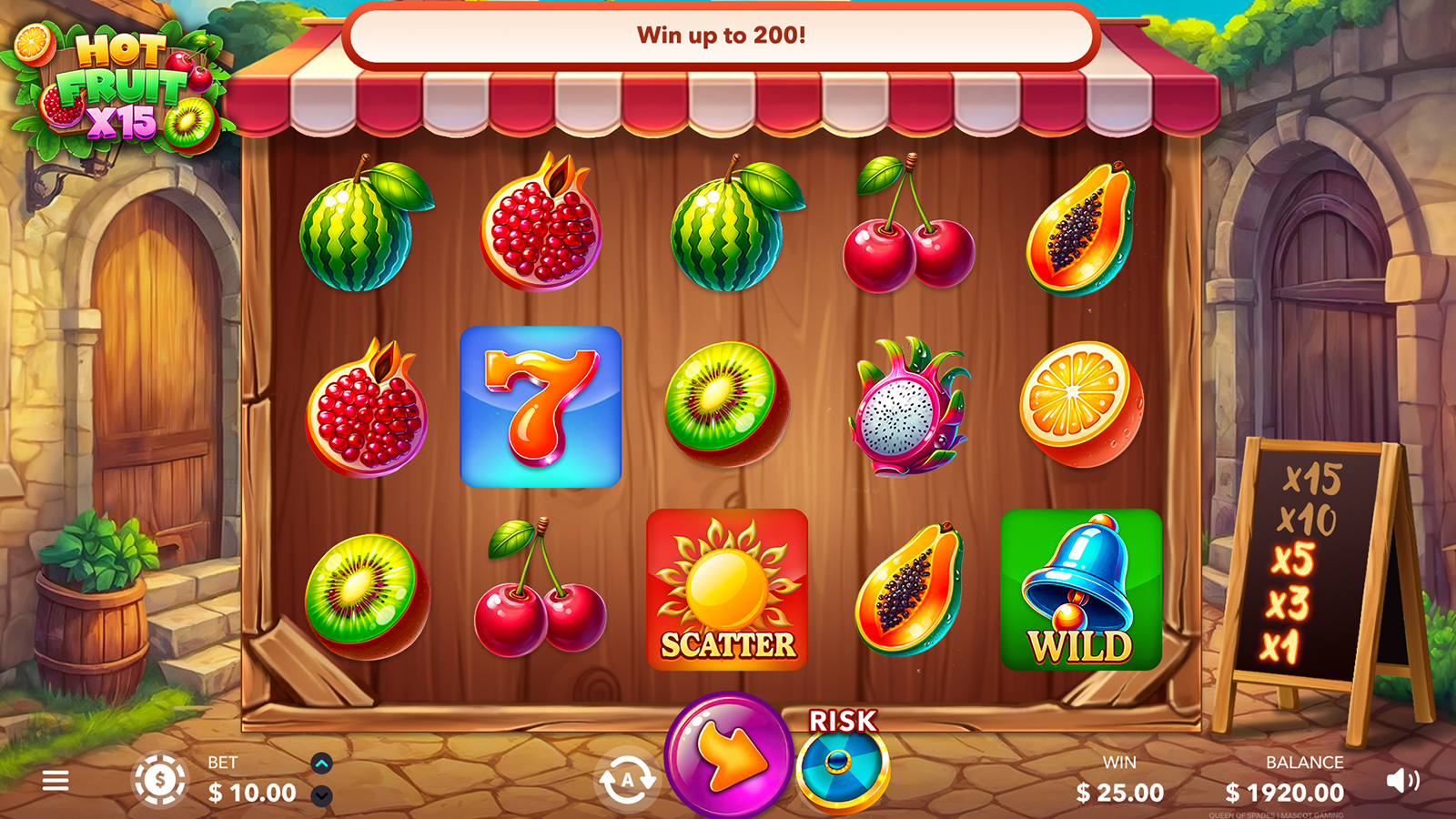Increase the bet with the up arrow
Viewport: 1456px width, 819px height.
tap(321, 763)
